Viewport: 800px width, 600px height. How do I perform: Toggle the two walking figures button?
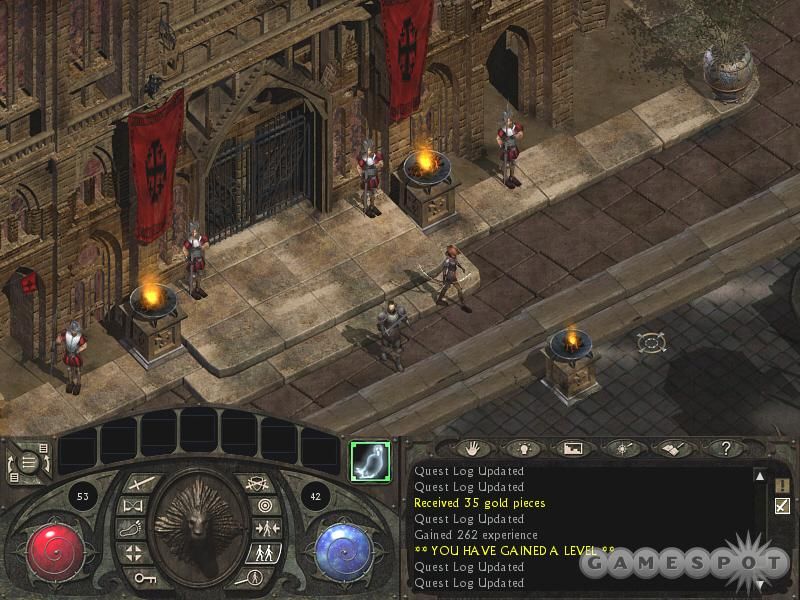coord(264,552)
